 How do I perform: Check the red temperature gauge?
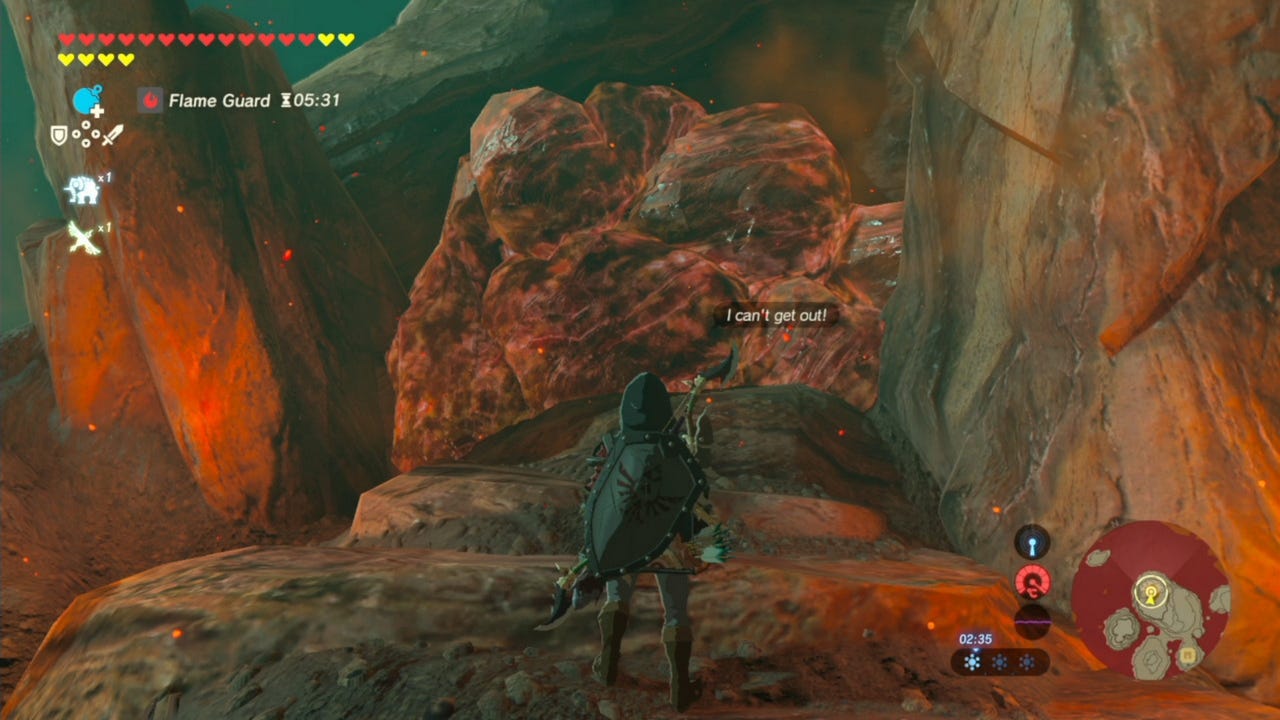coord(1032,581)
